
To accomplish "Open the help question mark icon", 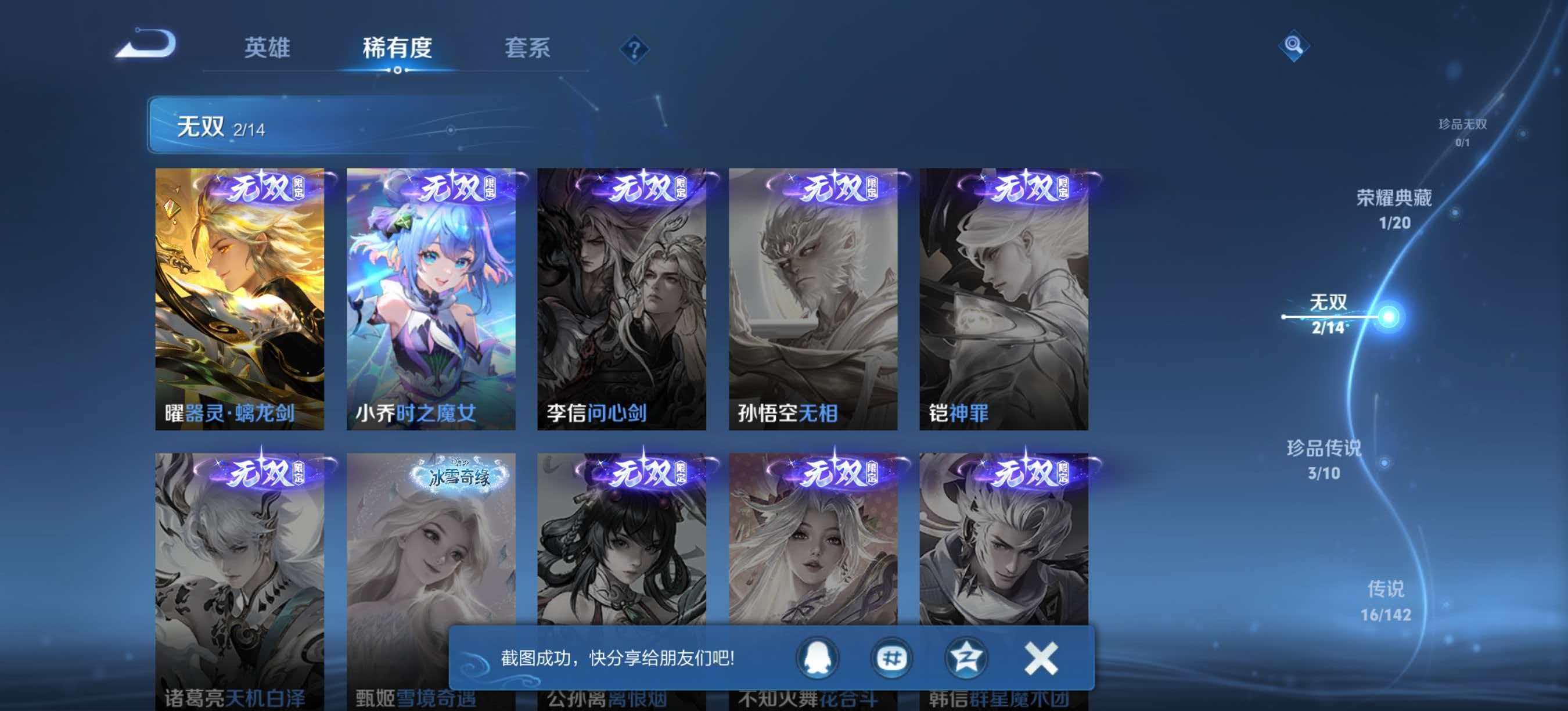I will point(634,50).
